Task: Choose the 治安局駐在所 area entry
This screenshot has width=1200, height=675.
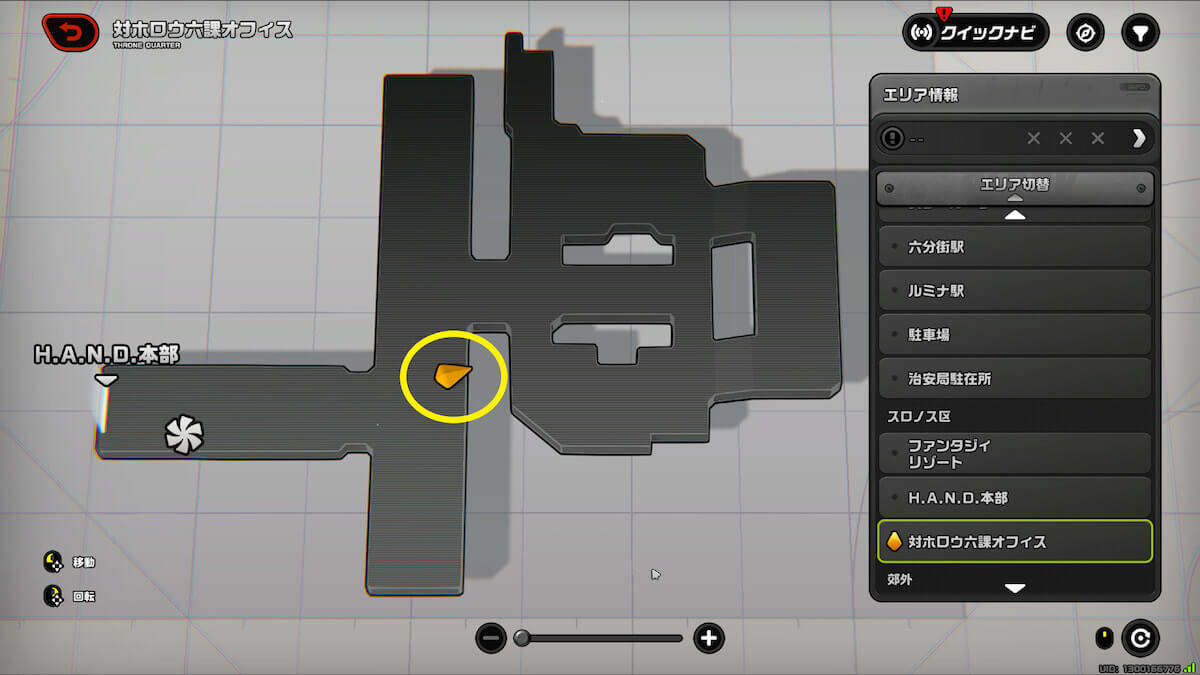Action: (x=1014, y=379)
